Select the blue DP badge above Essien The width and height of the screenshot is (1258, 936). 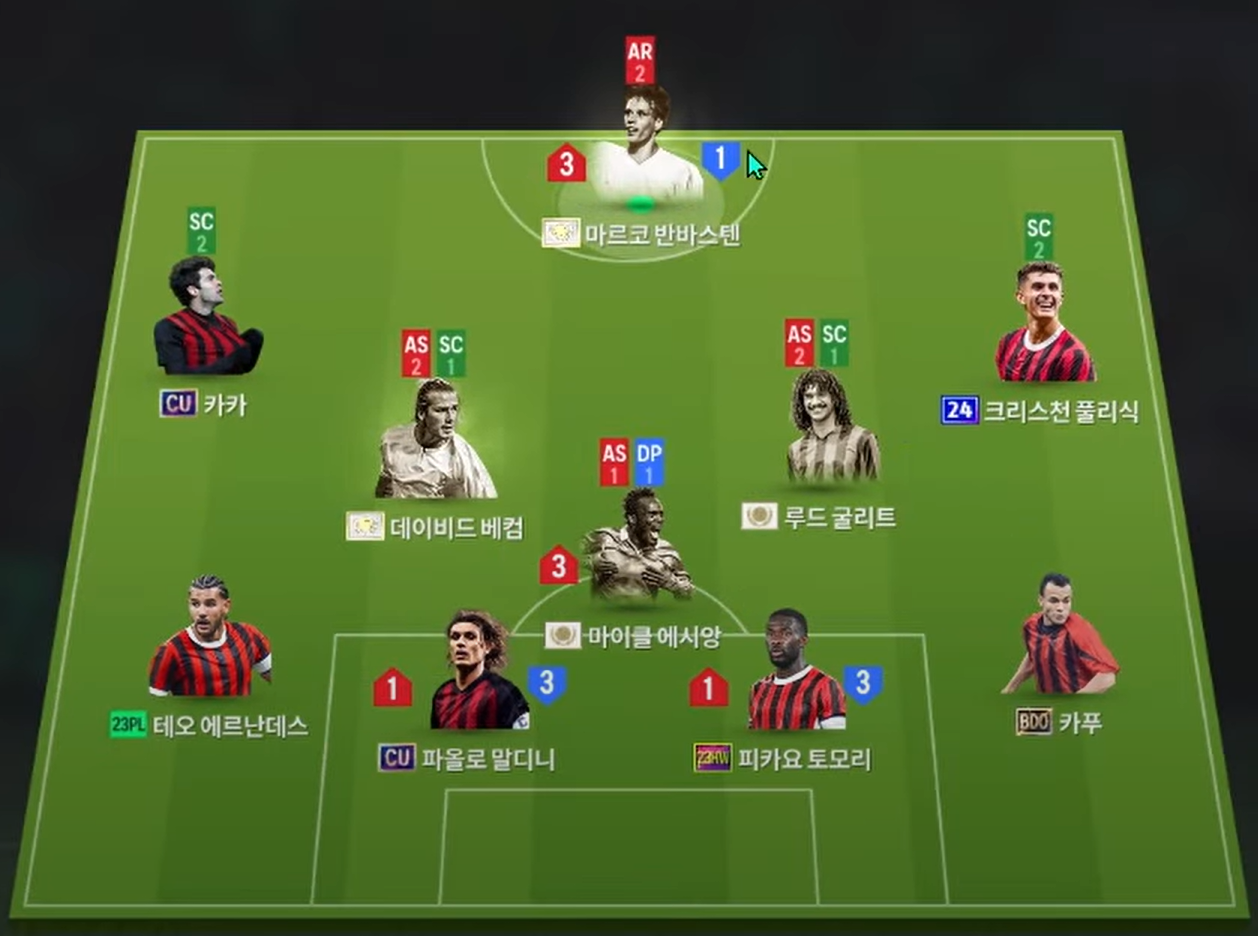[648, 463]
